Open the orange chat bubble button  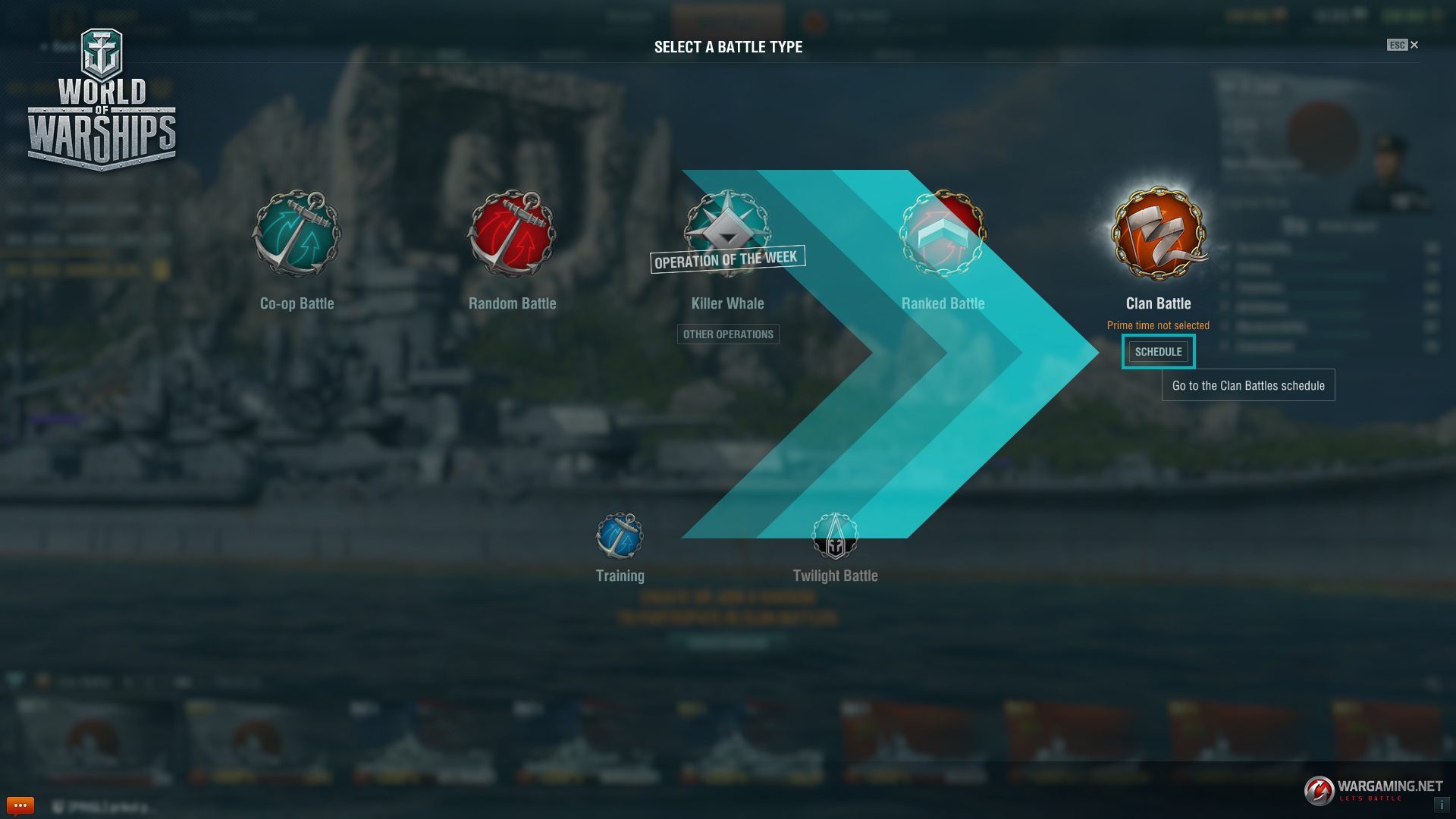(20, 805)
